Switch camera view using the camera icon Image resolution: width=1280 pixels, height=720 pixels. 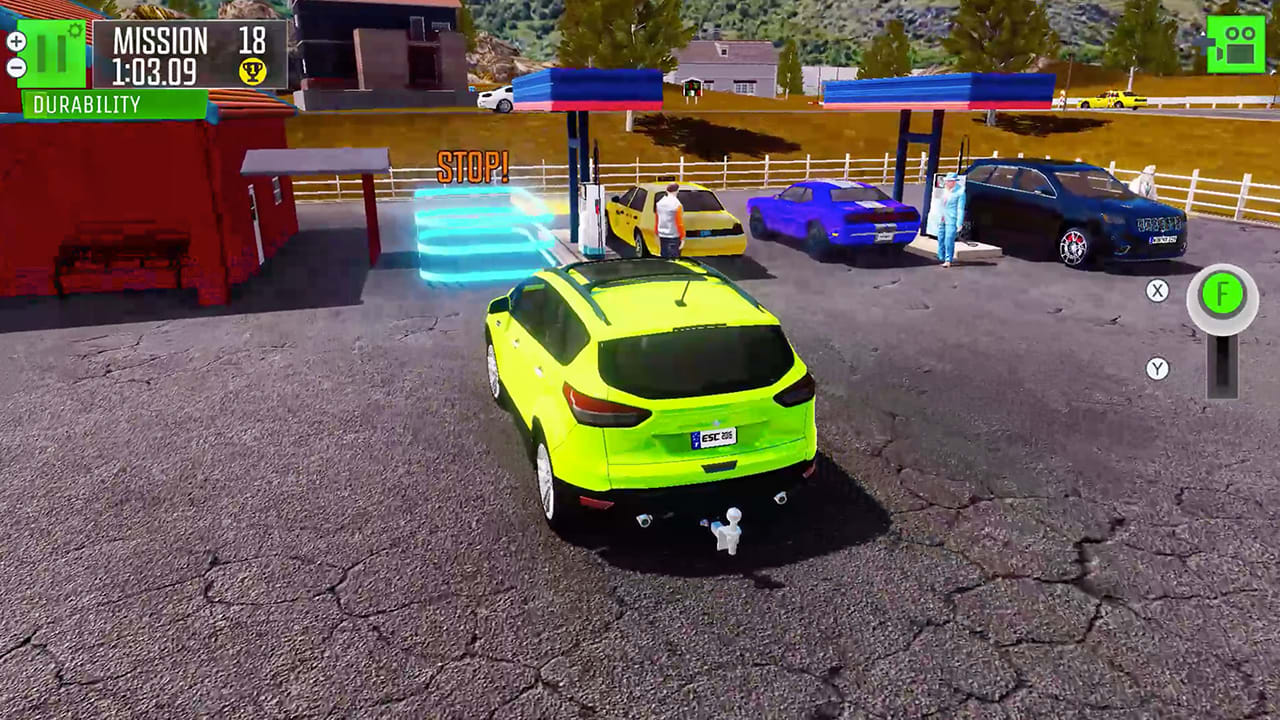click(1237, 42)
